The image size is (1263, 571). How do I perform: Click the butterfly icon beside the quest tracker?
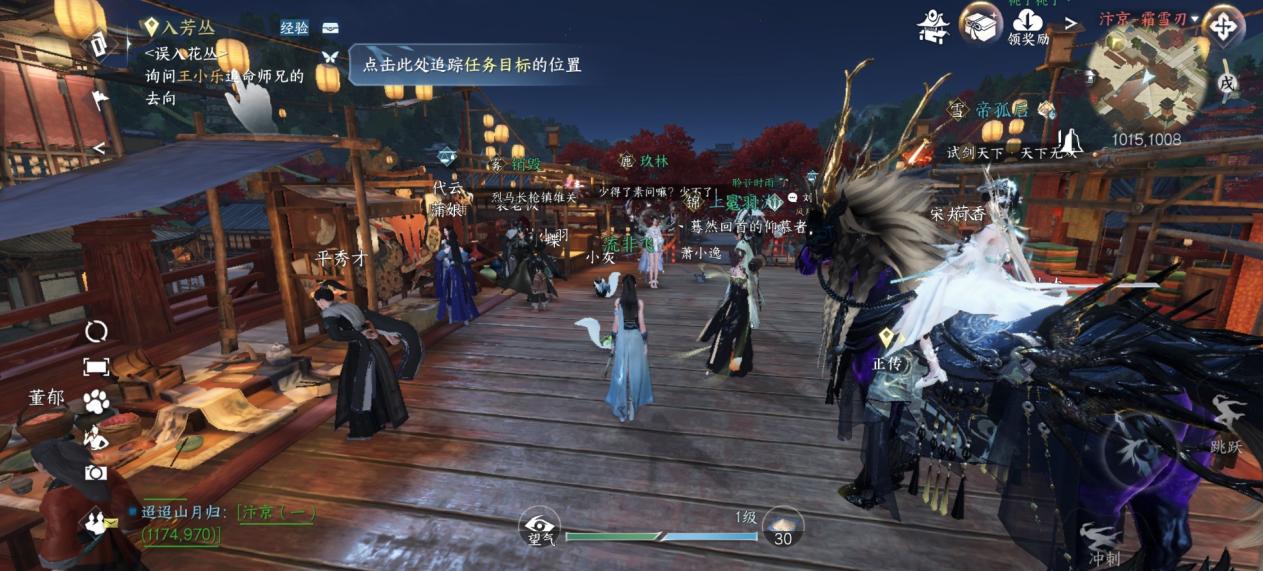coord(330,56)
